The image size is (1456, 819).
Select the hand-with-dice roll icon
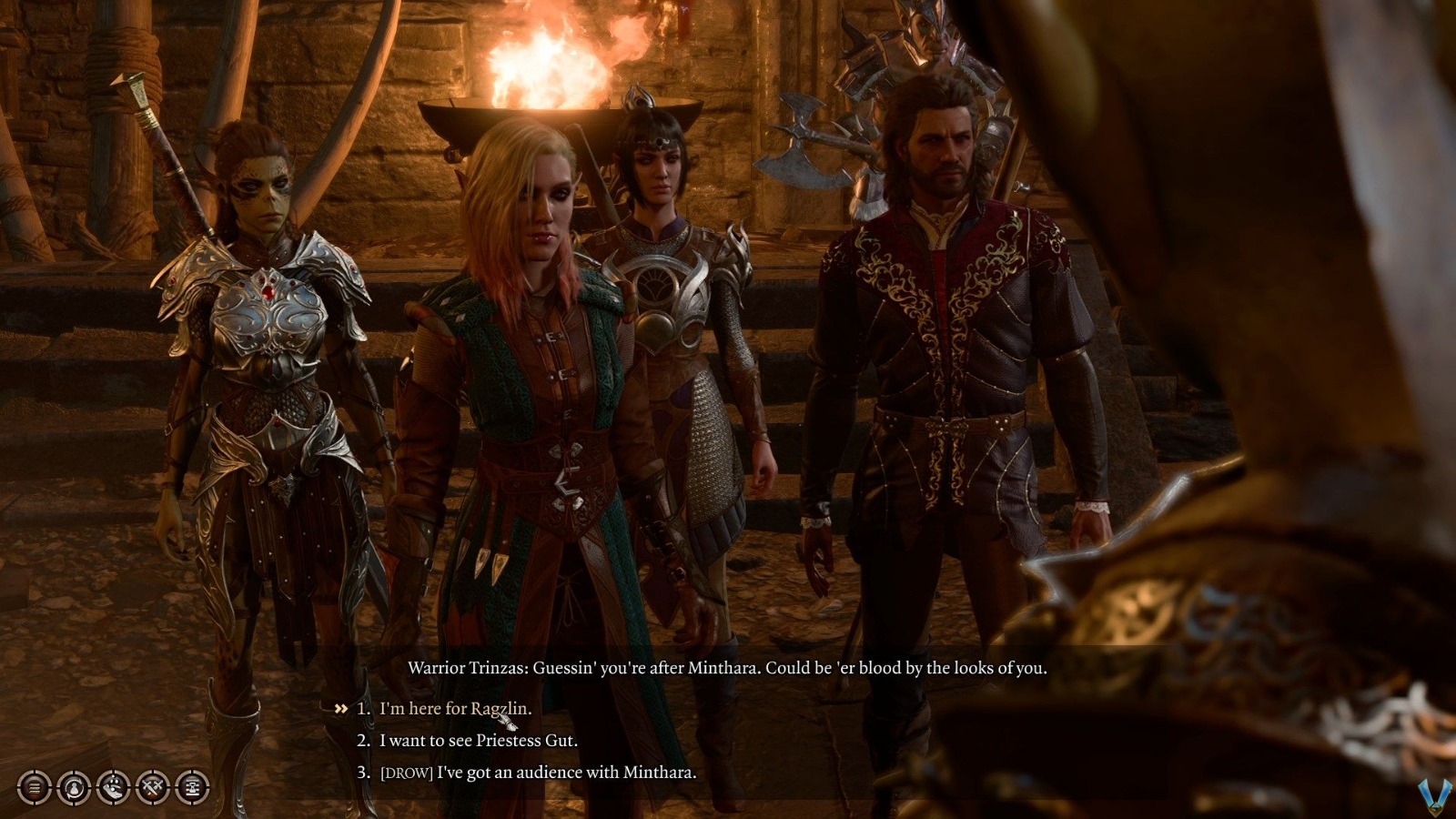coord(113,788)
